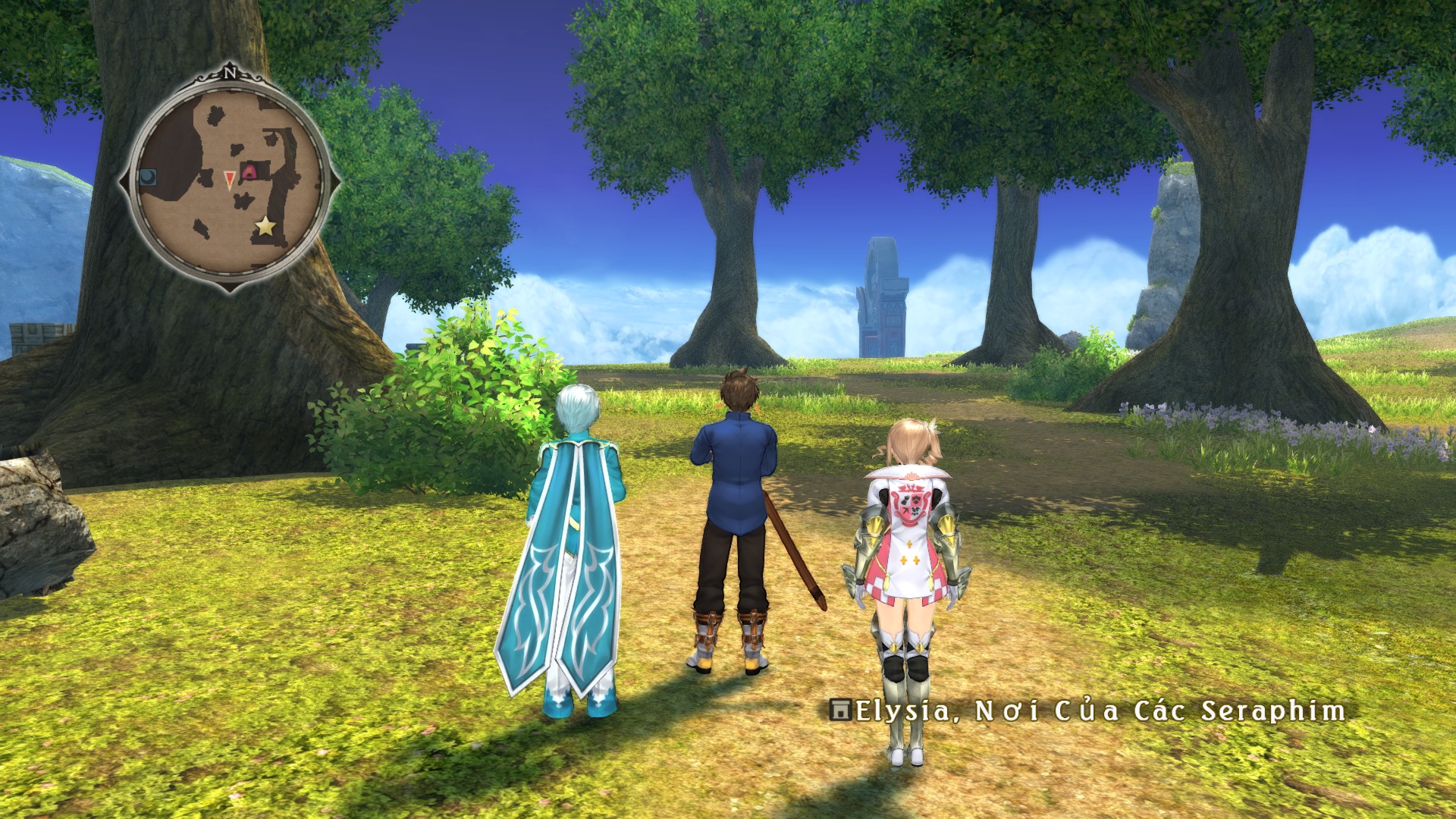Click the N compass indicator atop minimap
Viewport: 1456px width, 819px height.
pos(230,74)
